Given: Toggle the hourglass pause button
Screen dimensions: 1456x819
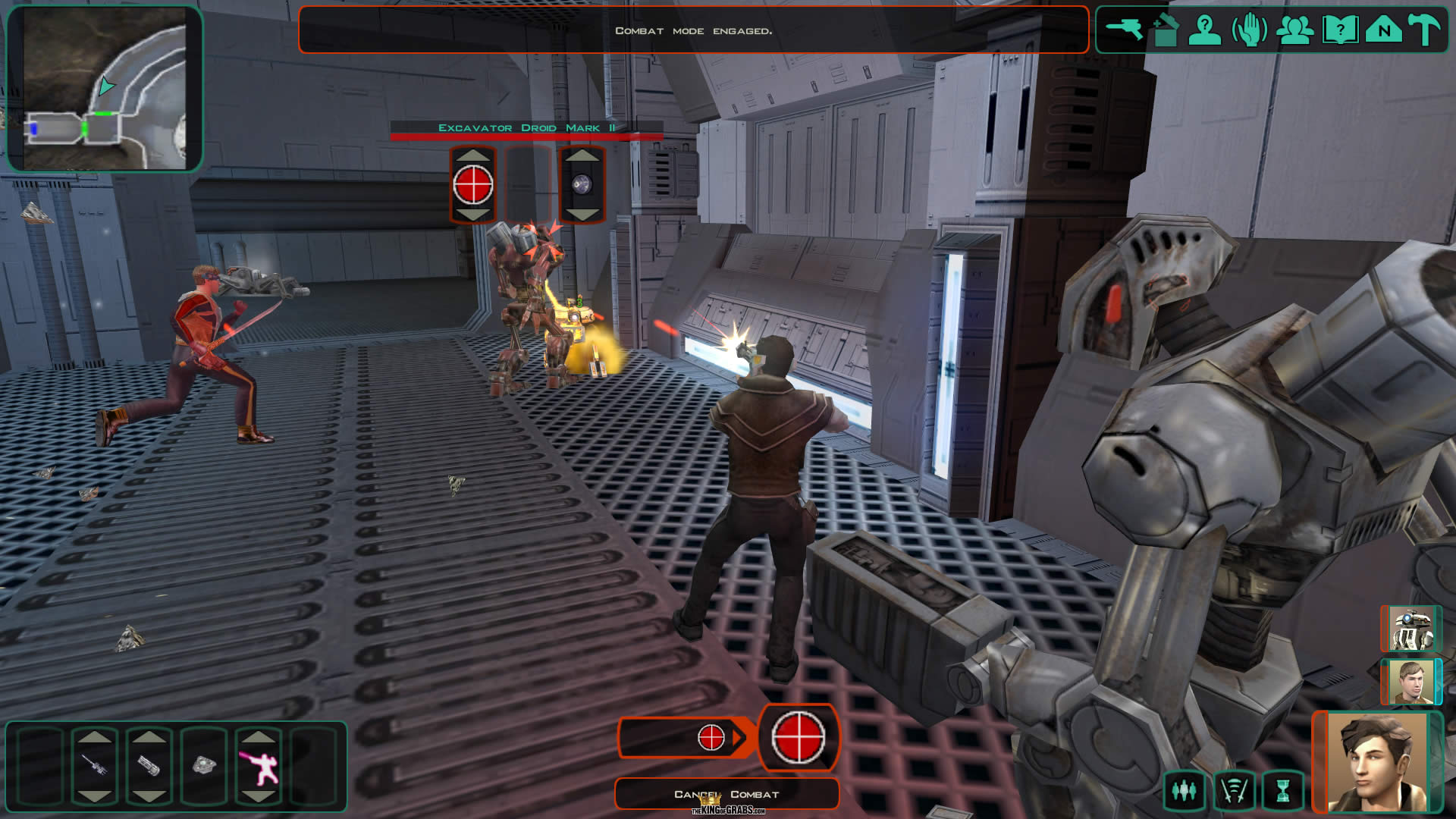Looking at the screenshot, I should pyautogui.click(x=1282, y=791).
